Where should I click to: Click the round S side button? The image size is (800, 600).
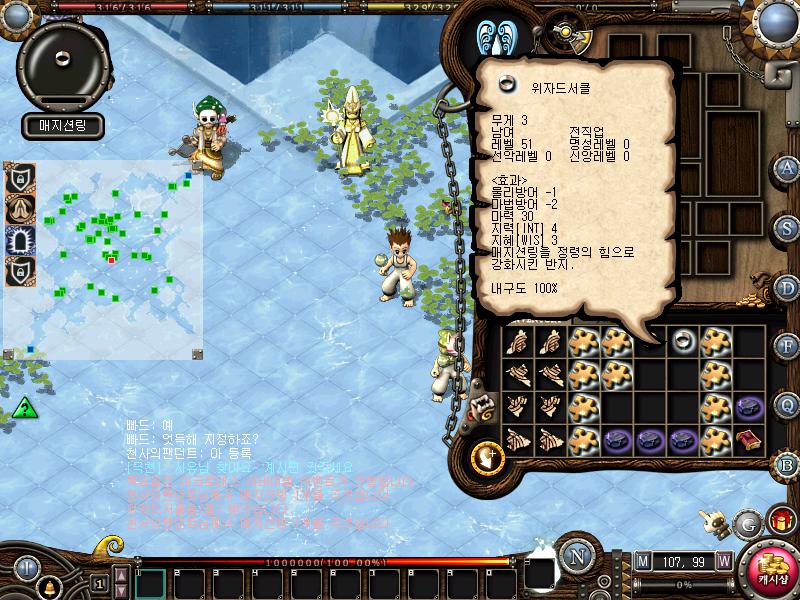click(788, 227)
